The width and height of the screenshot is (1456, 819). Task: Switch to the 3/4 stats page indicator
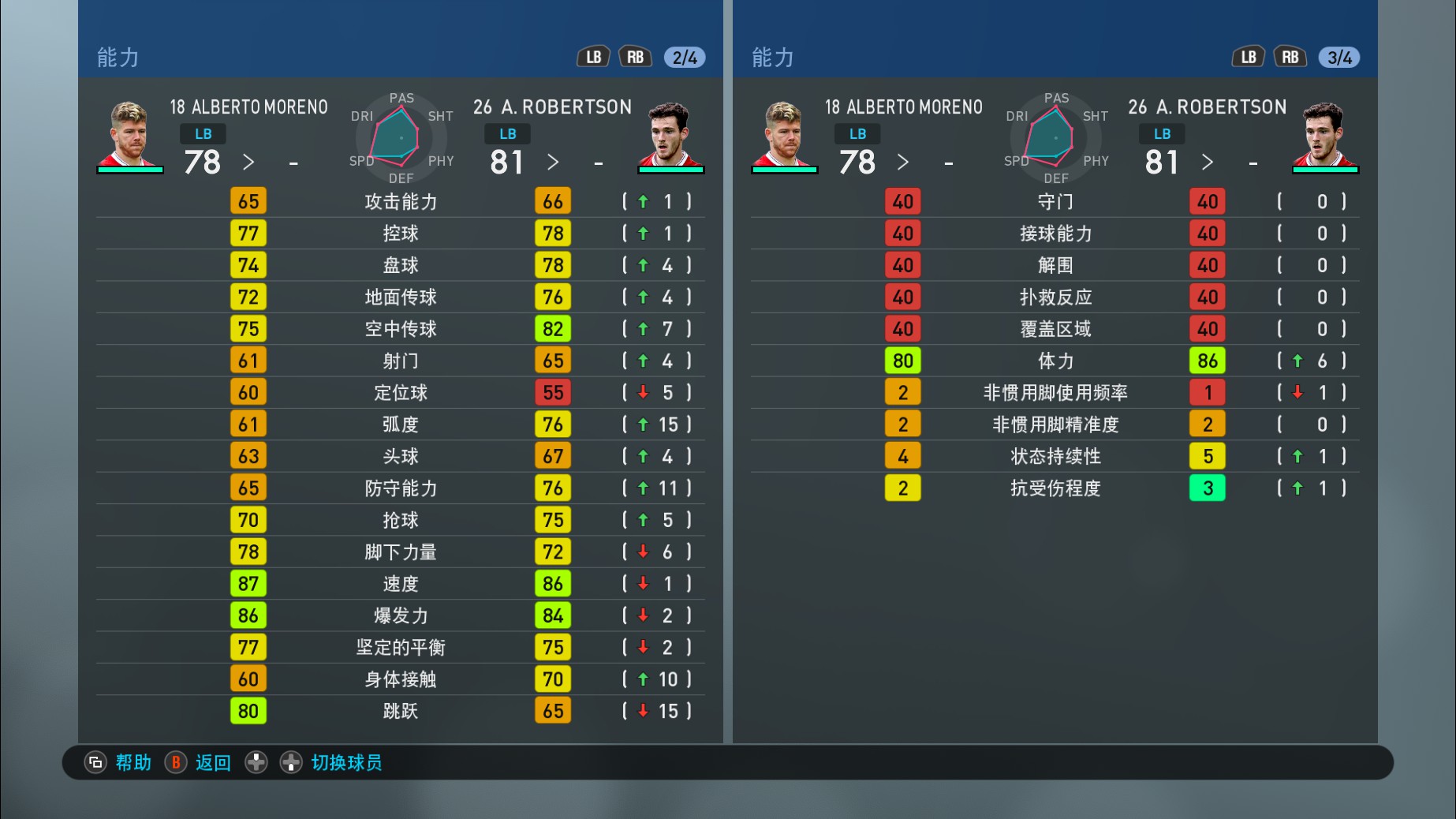click(x=1338, y=56)
